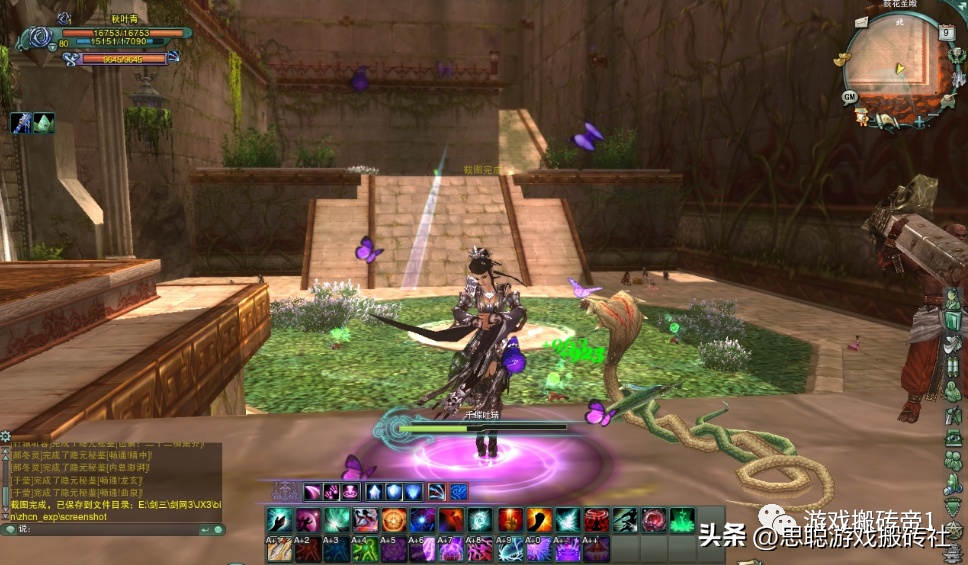This screenshot has height=565, width=968.
Task: Click the blue flute buff icon
Action: click(21, 123)
